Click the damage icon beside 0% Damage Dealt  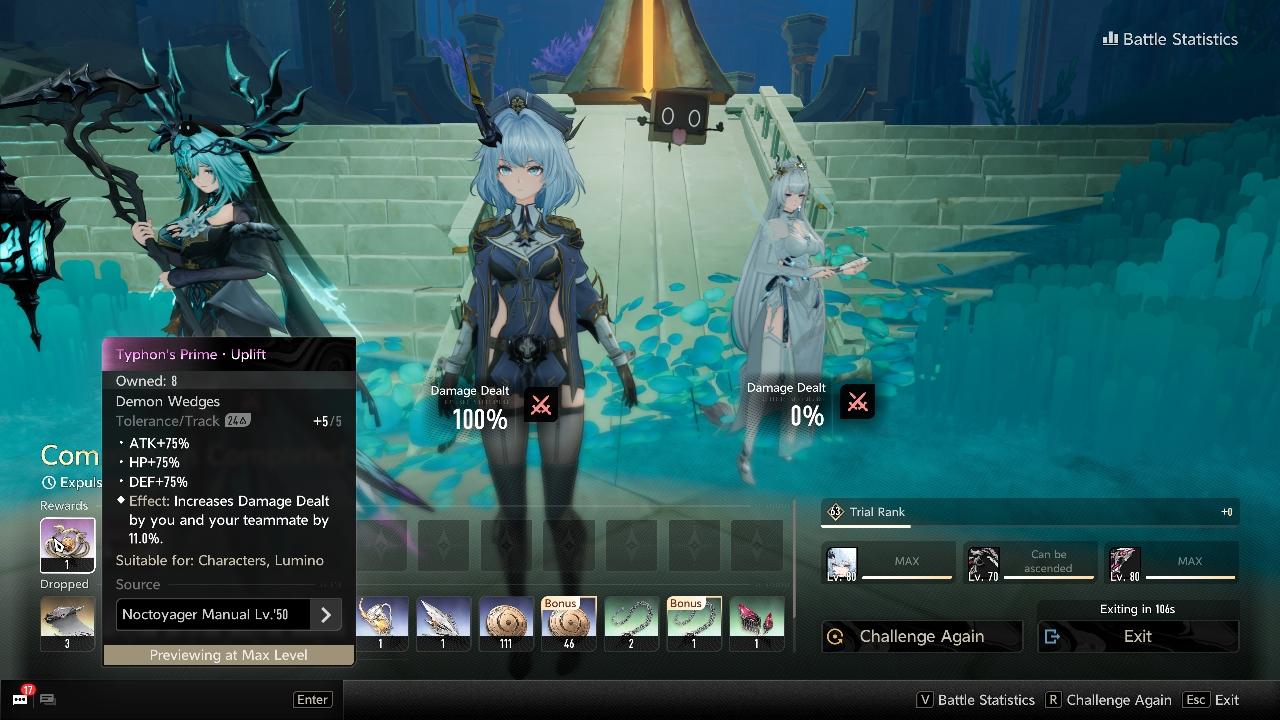[857, 402]
